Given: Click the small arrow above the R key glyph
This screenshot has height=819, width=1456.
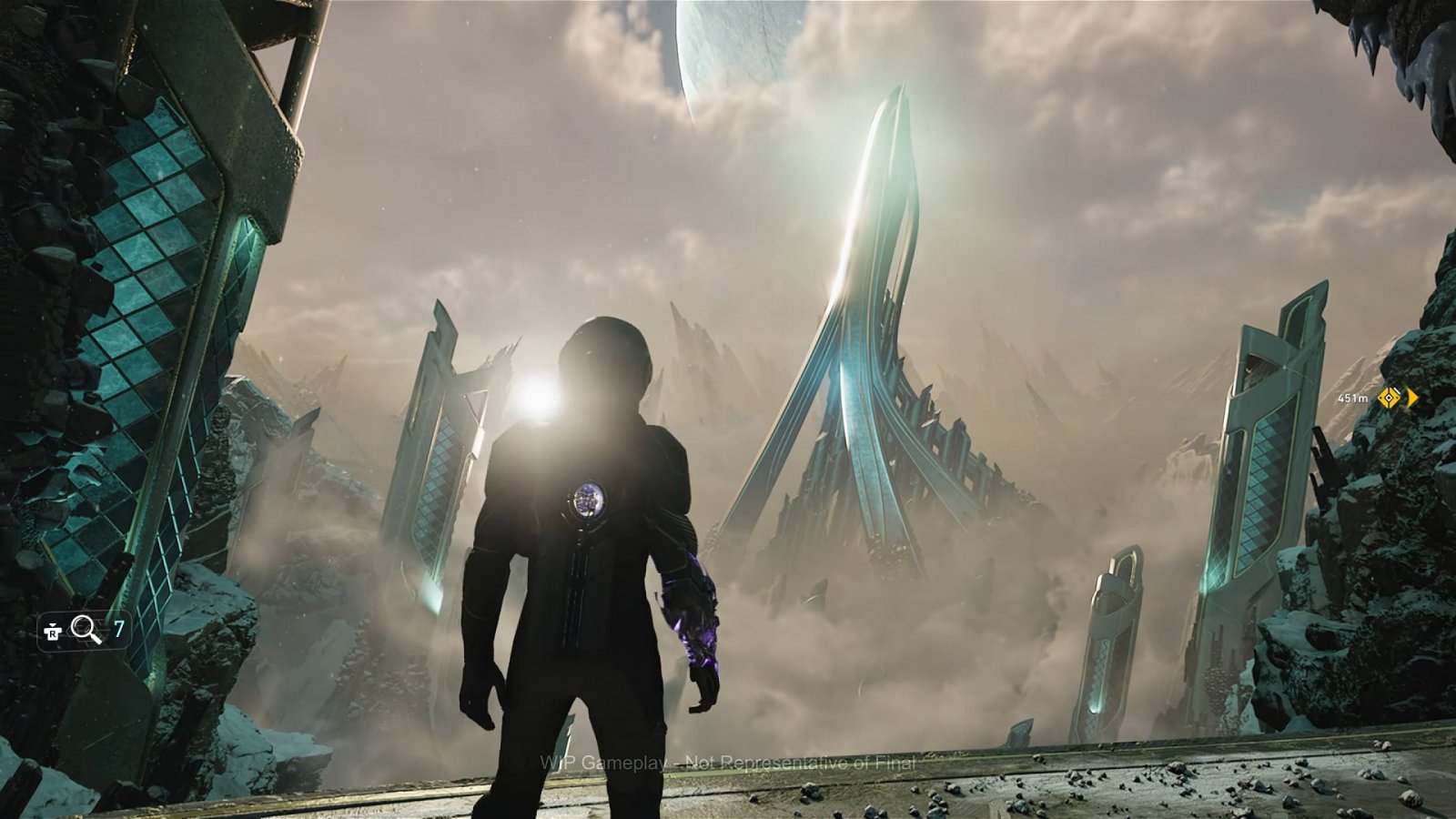Looking at the screenshot, I should coord(50,623).
